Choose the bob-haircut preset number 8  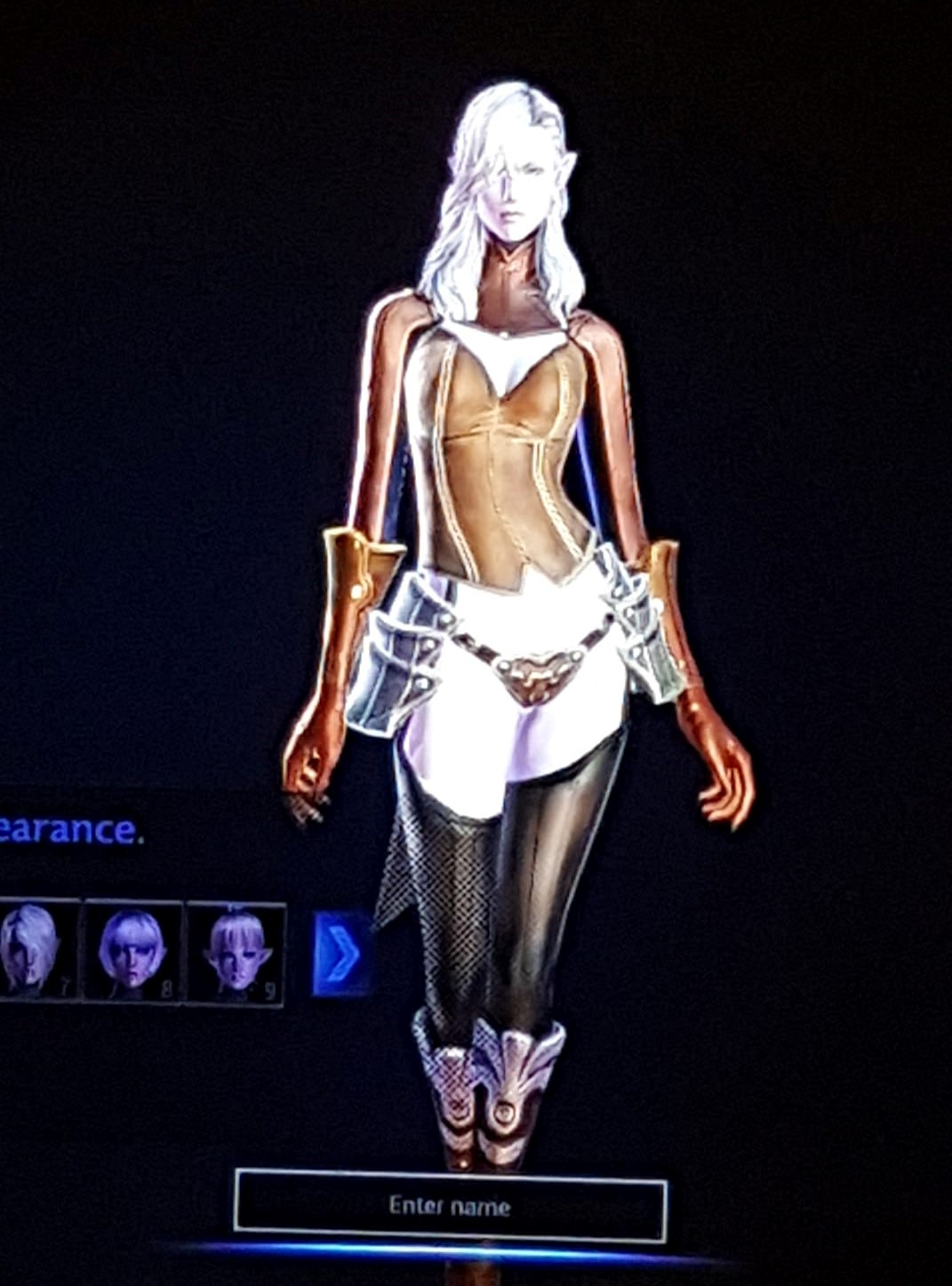pyautogui.click(x=132, y=950)
